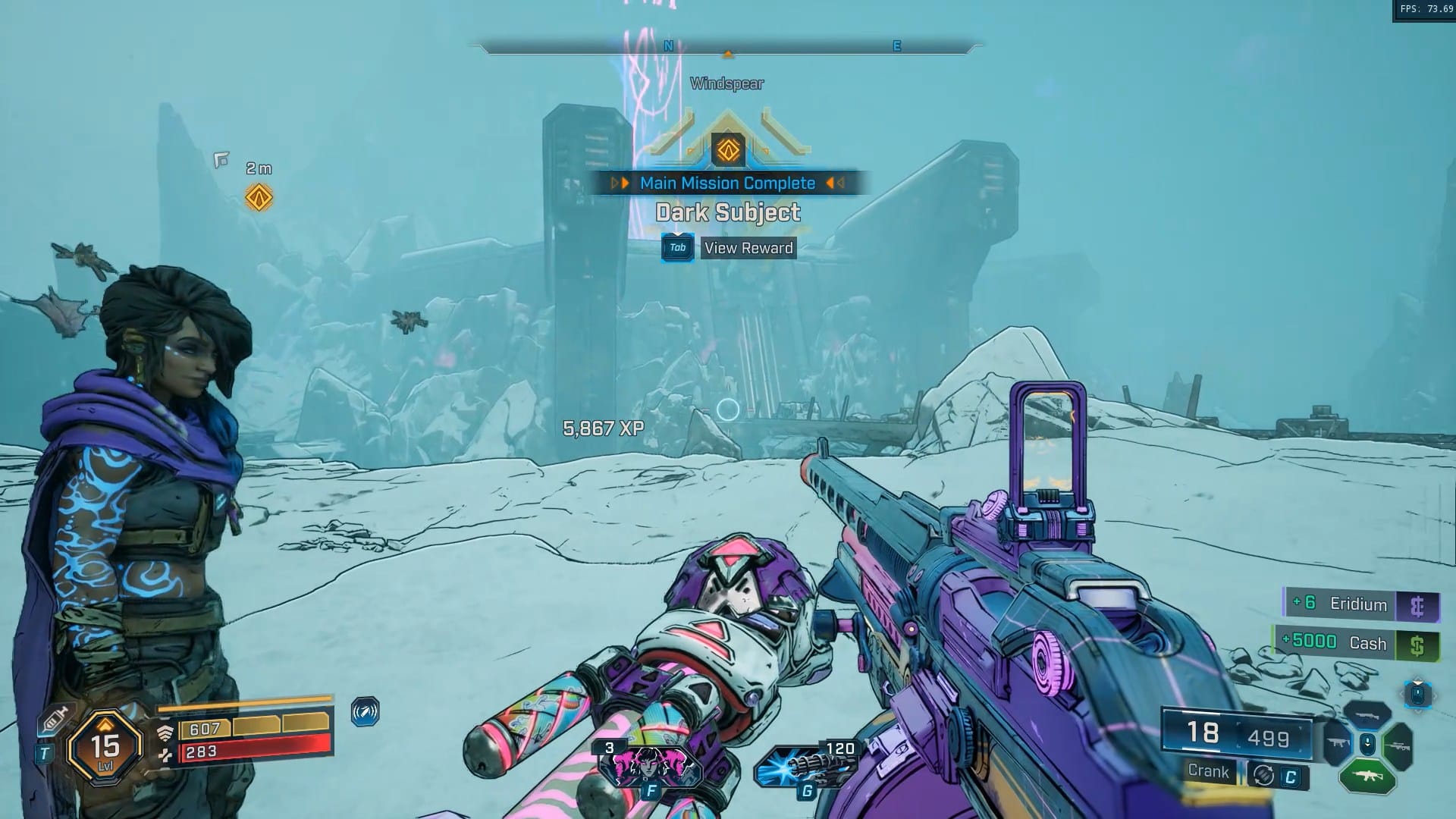Click the syringe health kit icon
1456x819 pixels.
pos(55,719)
